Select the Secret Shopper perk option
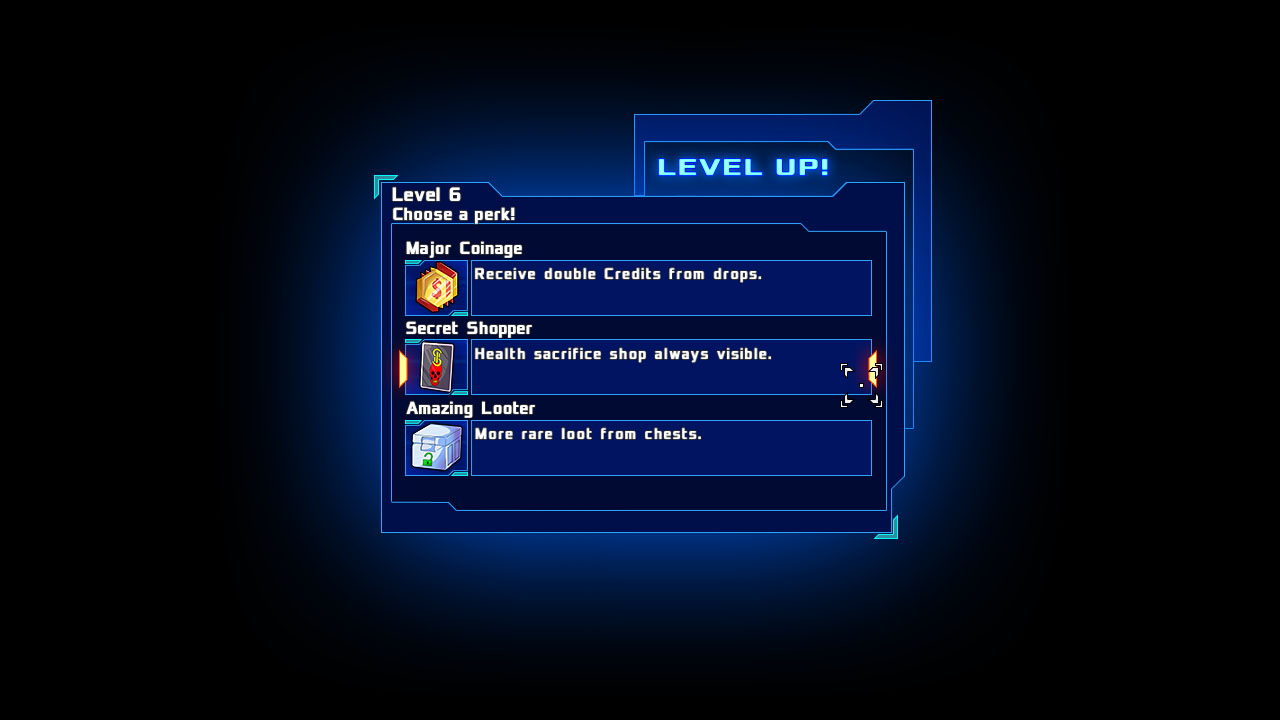Screen dimensions: 1280x720 click(640, 367)
